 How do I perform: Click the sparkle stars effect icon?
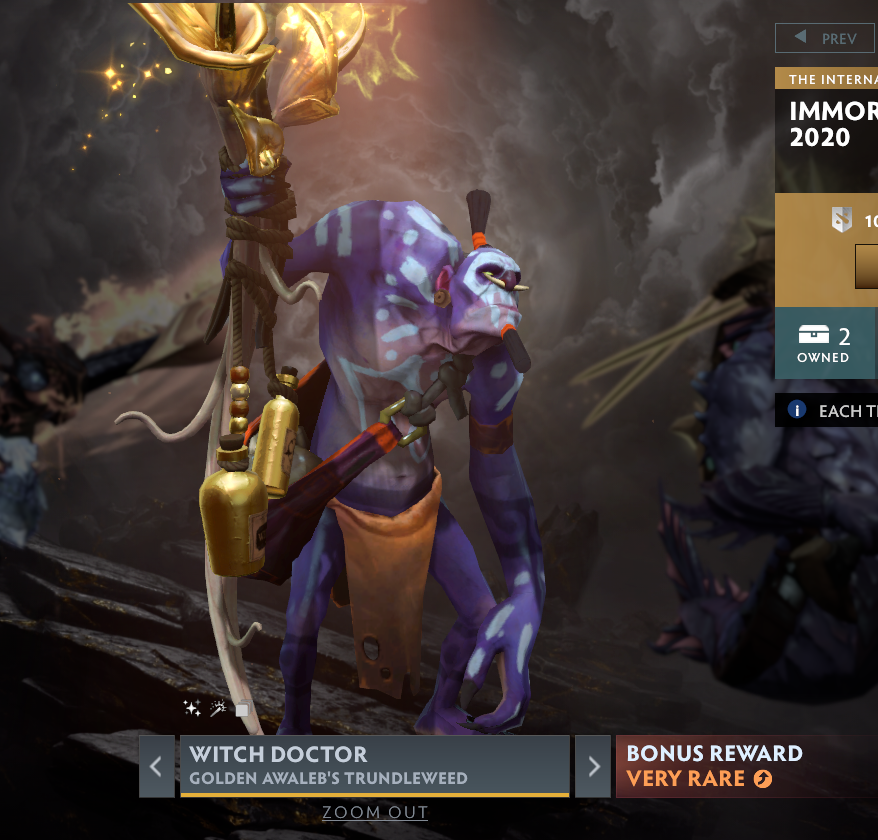(192, 709)
